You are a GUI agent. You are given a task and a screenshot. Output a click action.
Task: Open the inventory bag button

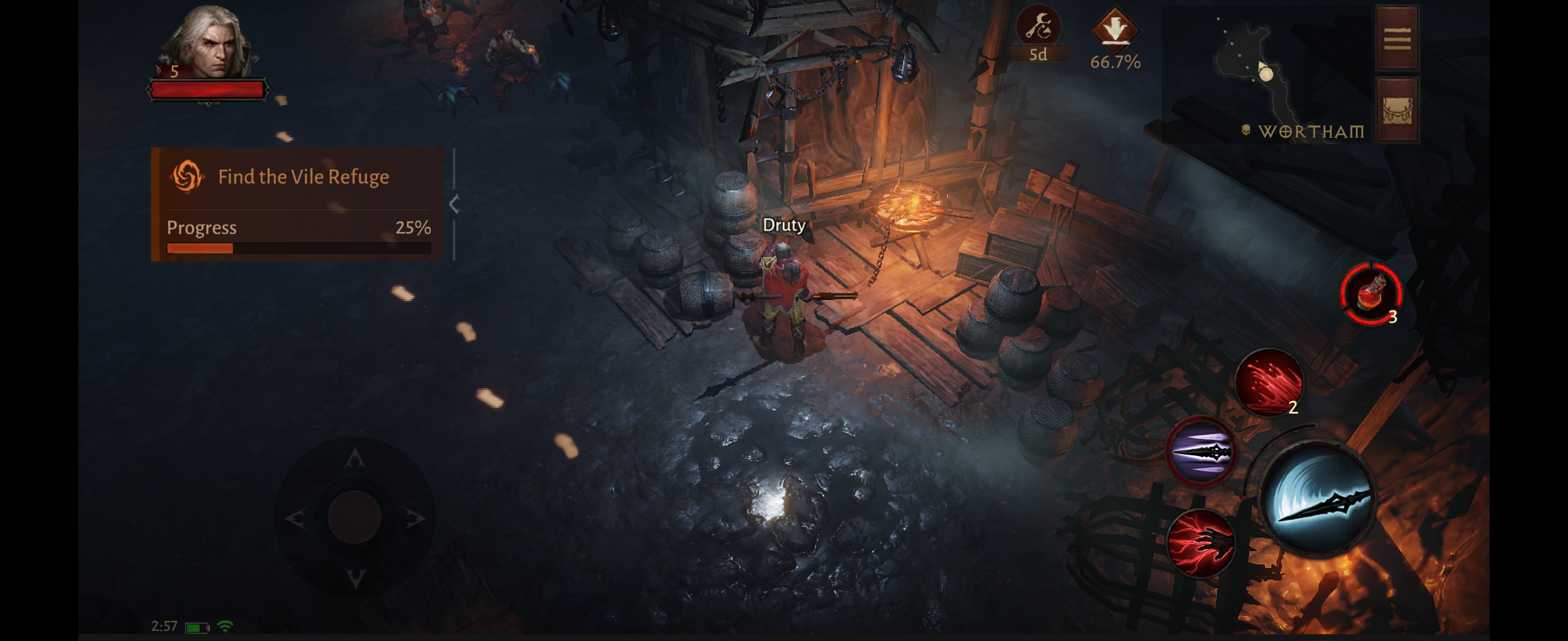click(x=1397, y=110)
